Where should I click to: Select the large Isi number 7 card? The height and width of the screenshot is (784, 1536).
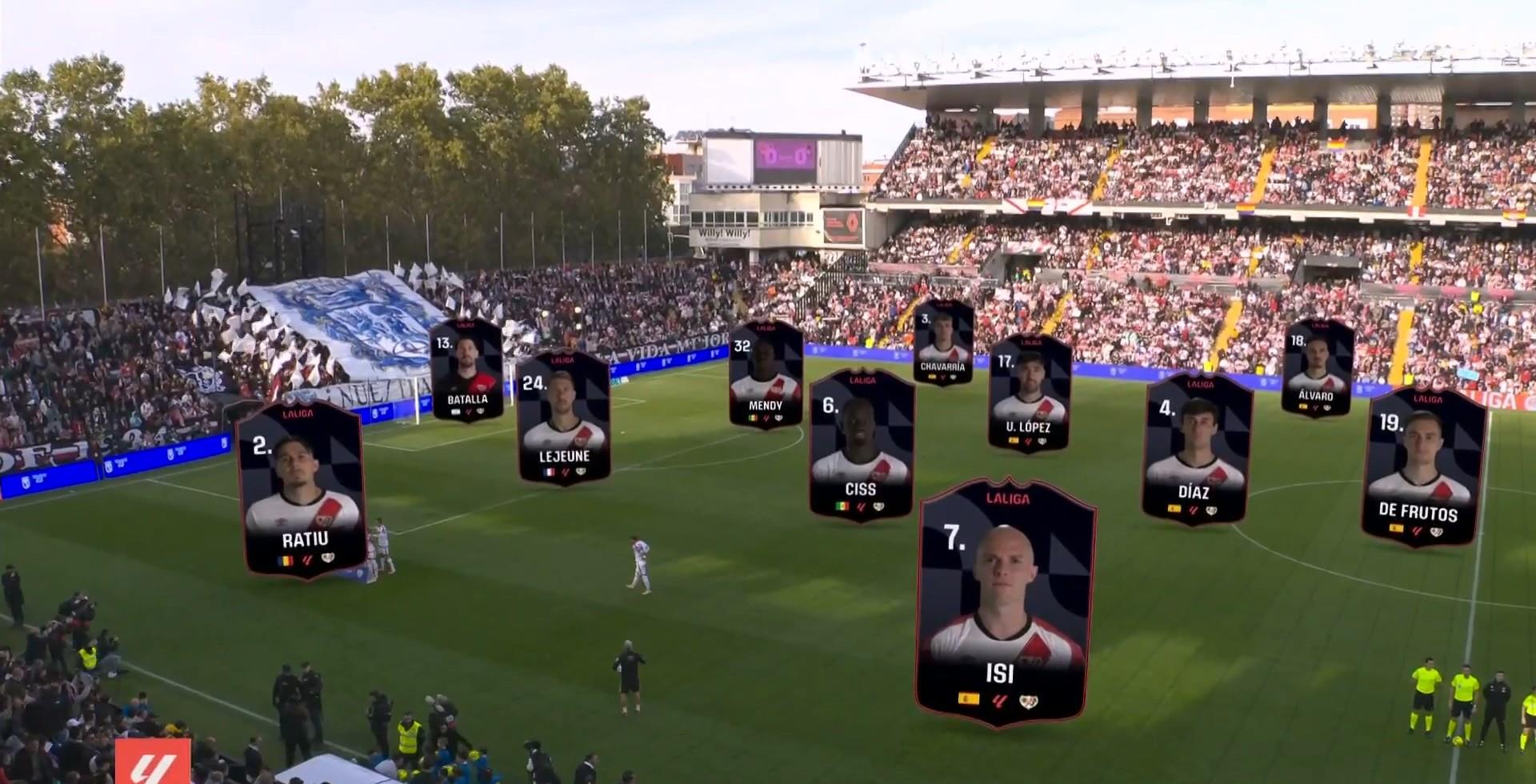pos(1005,603)
